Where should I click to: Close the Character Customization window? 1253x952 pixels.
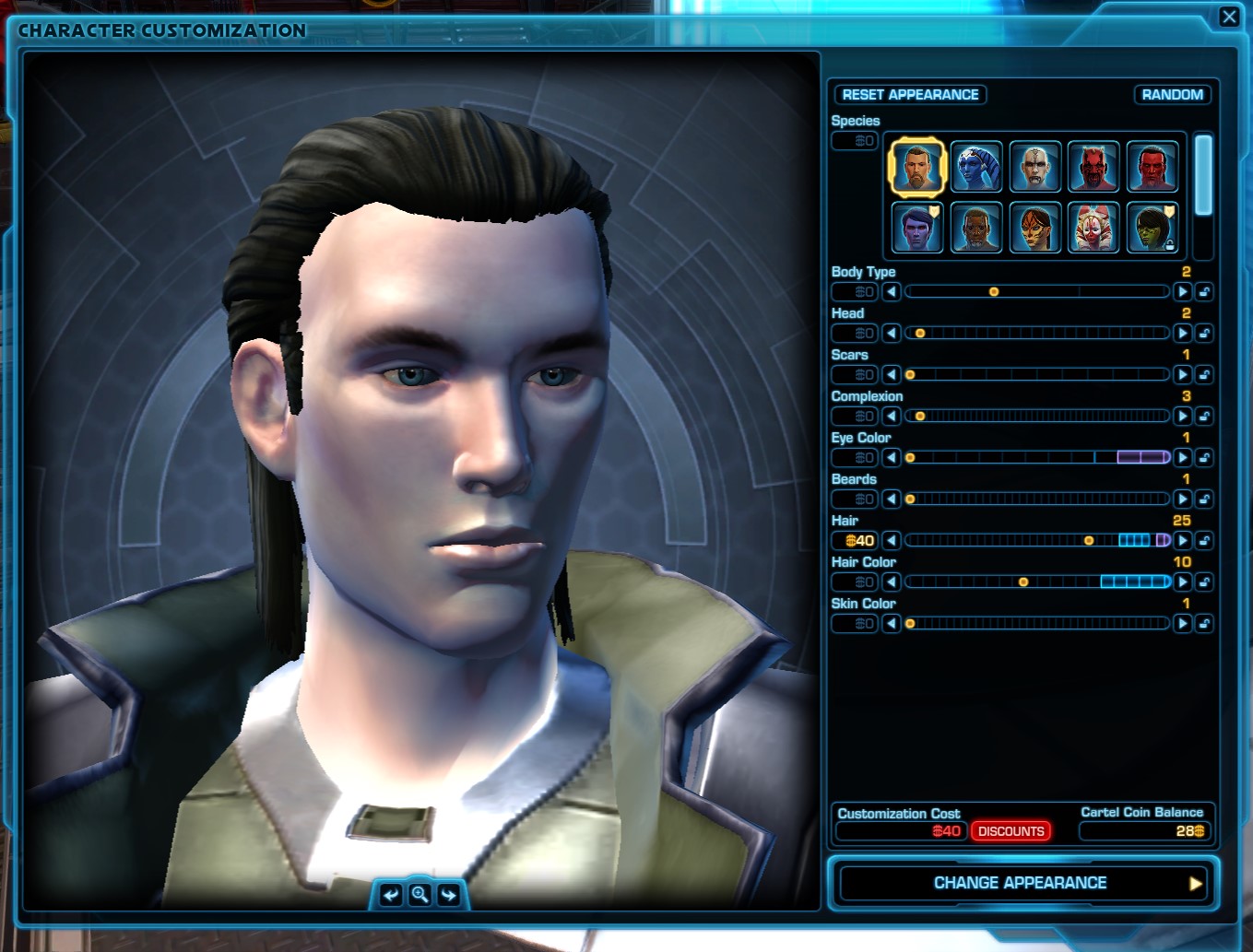[1229, 18]
